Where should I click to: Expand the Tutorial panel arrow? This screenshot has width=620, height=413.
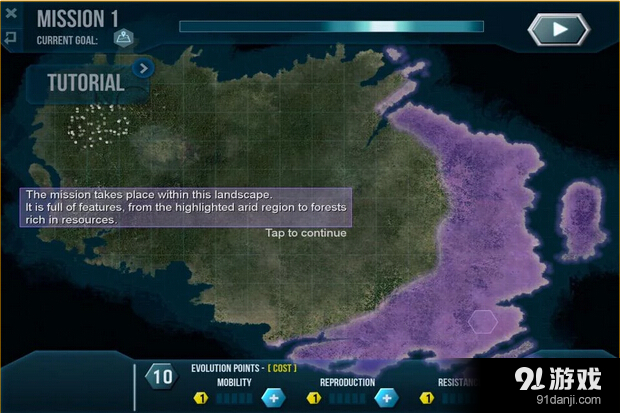click(x=143, y=69)
